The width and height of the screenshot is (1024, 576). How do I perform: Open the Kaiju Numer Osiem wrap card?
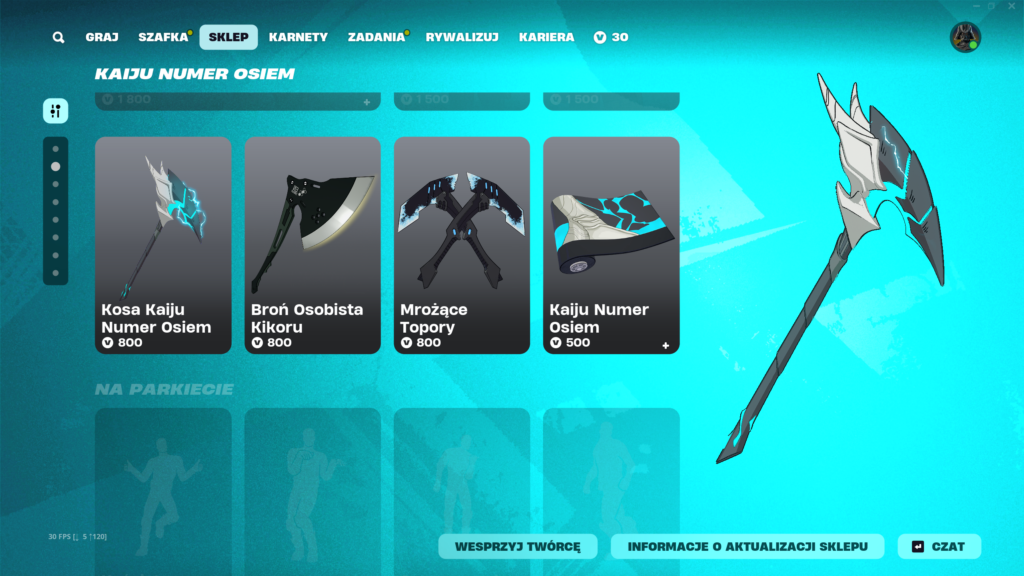click(x=611, y=245)
